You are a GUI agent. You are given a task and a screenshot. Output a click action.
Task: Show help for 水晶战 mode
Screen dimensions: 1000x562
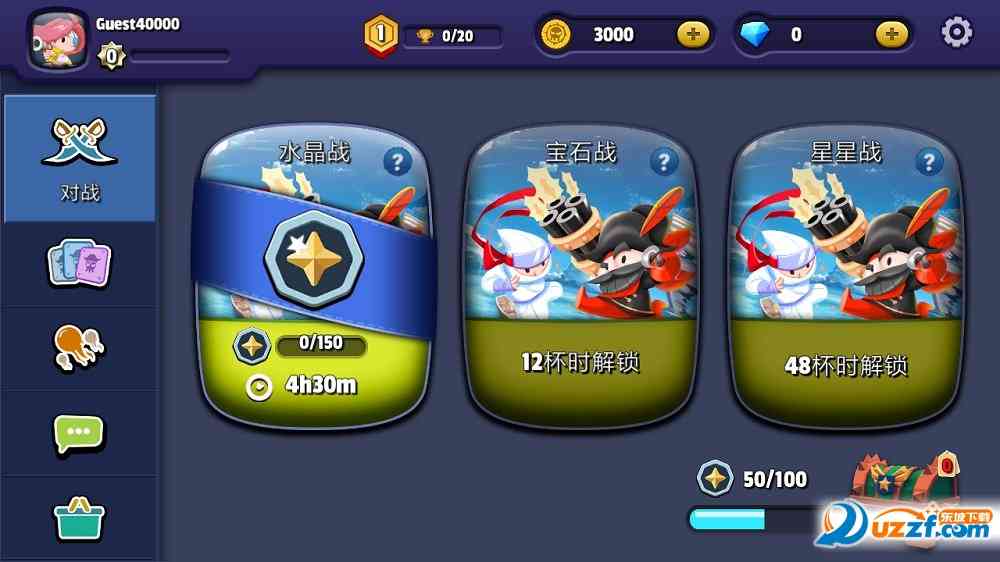[398, 162]
